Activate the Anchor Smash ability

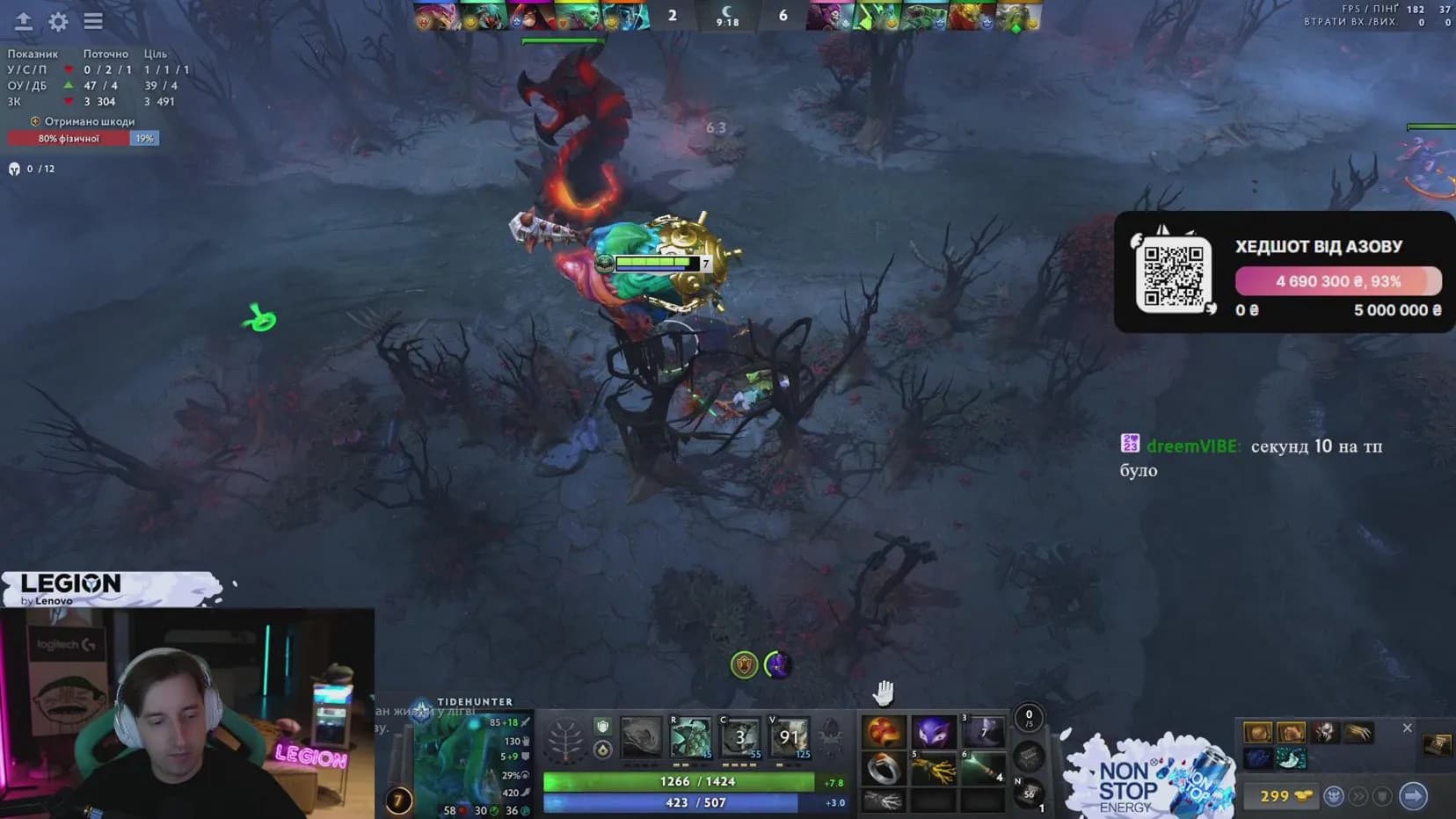coord(740,738)
